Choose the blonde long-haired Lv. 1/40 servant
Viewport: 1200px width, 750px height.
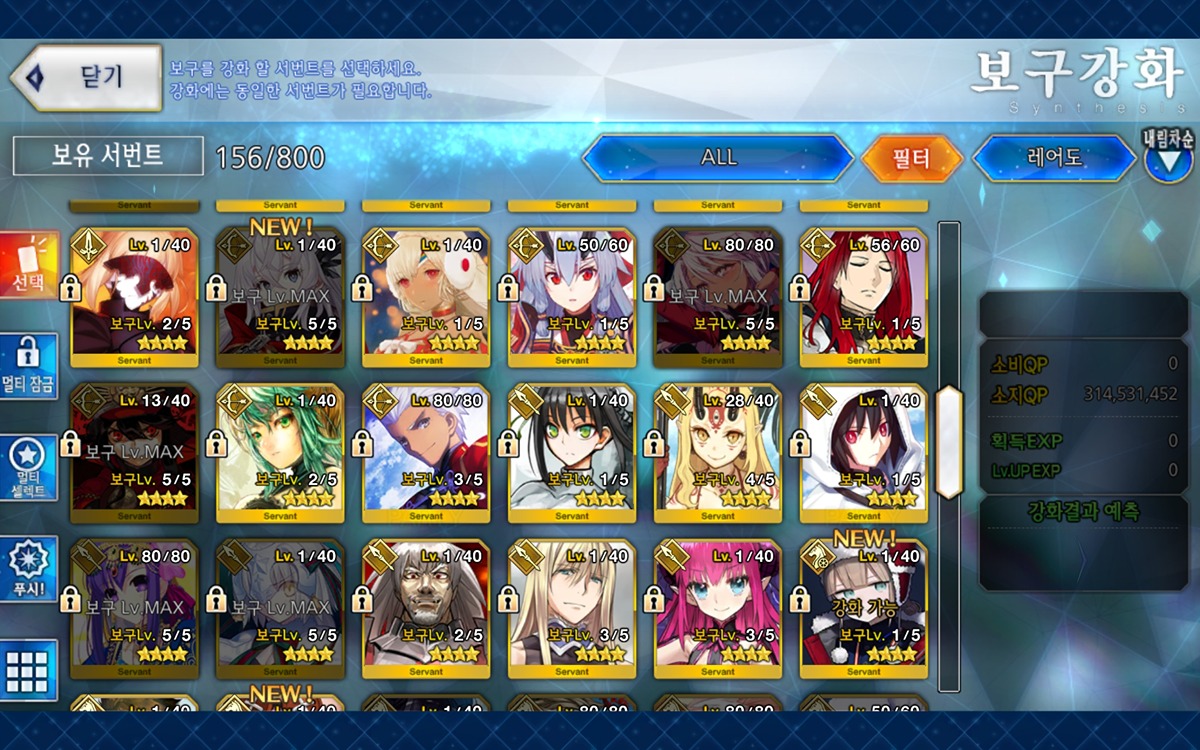tap(572, 607)
